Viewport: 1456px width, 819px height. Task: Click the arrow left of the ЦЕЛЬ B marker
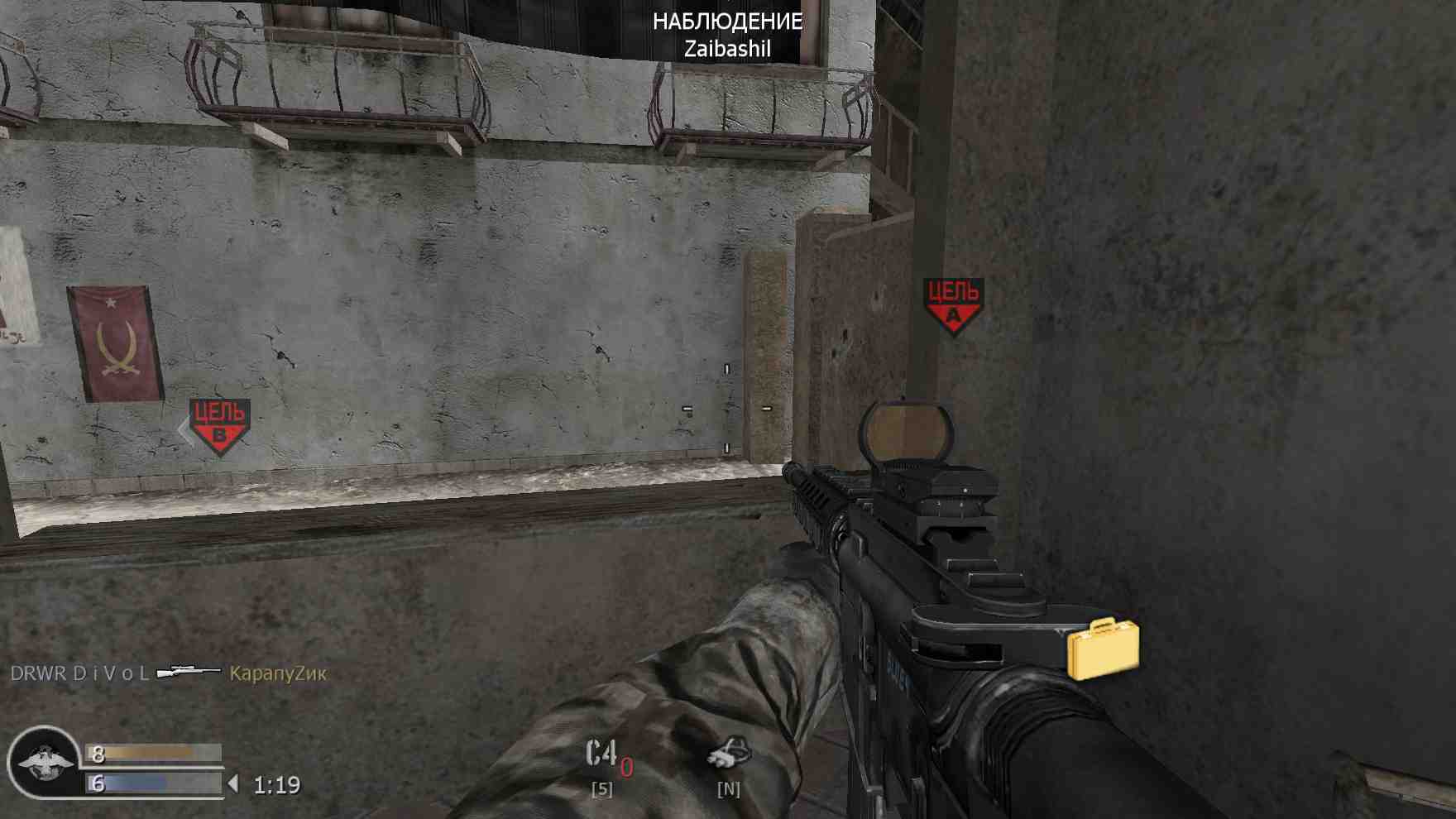coord(182,429)
